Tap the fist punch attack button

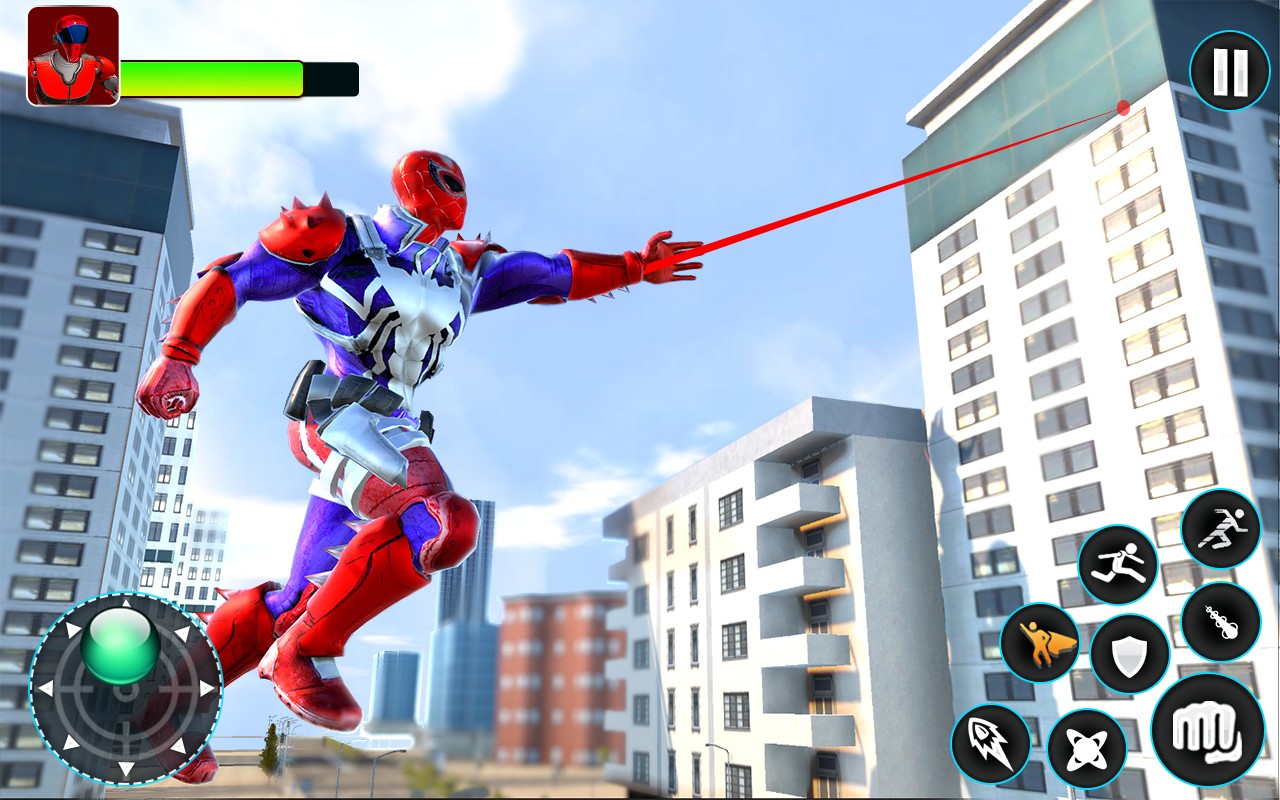pyautogui.click(x=1207, y=729)
